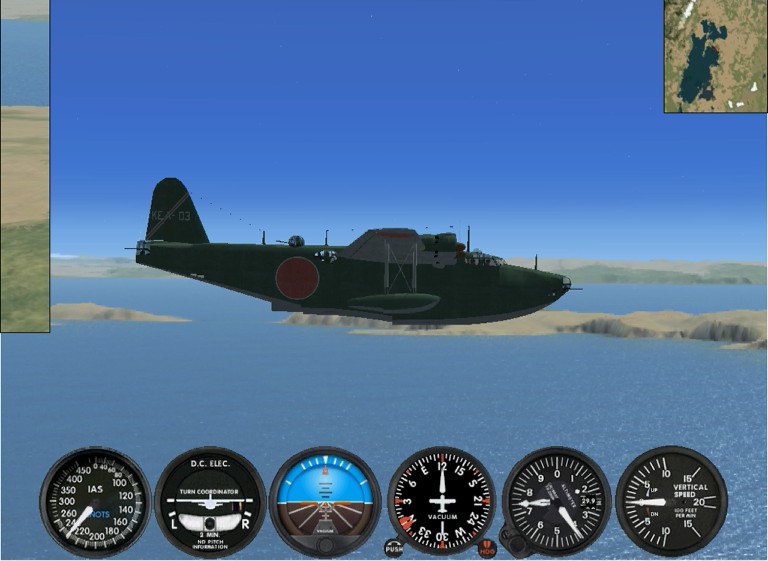Open the terrain minimap in the corner
768x561 pixels.
coord(715,56)
